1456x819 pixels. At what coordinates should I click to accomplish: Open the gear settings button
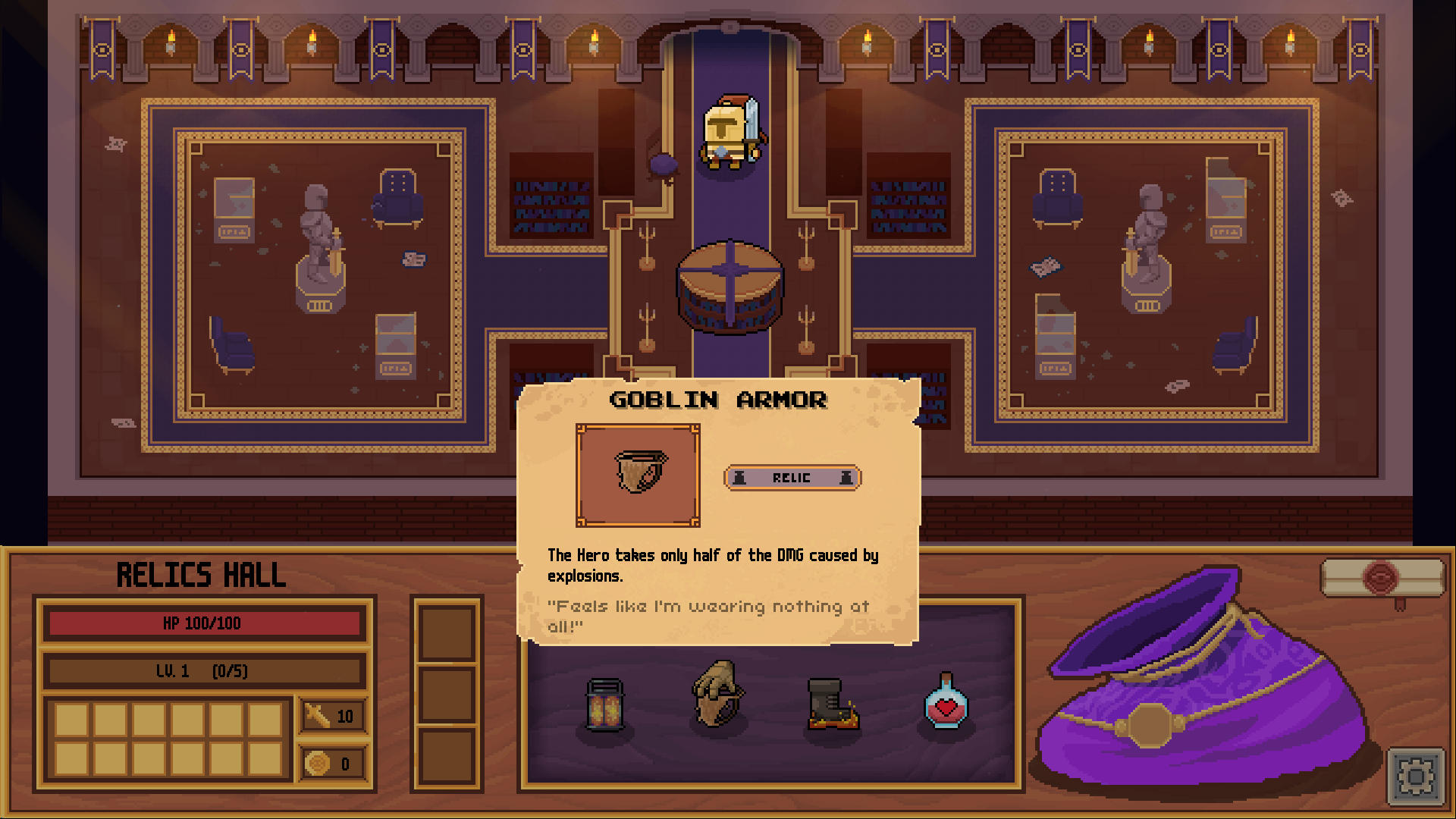[1415, 777]
